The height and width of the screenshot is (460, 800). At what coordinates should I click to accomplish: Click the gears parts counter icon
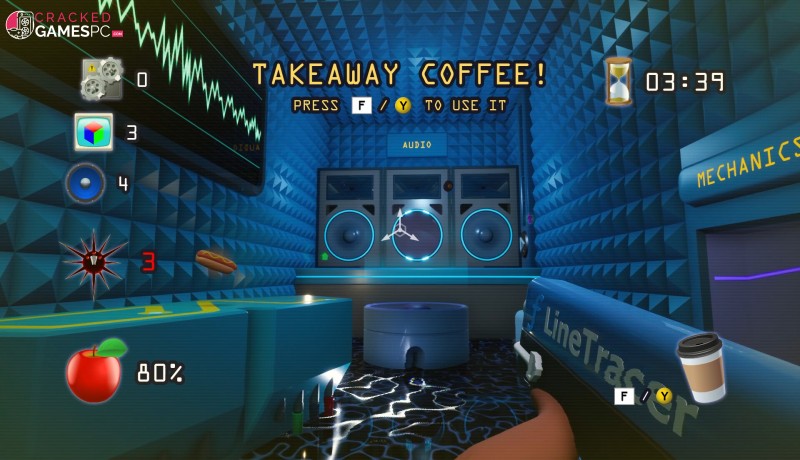coord(101,79)
